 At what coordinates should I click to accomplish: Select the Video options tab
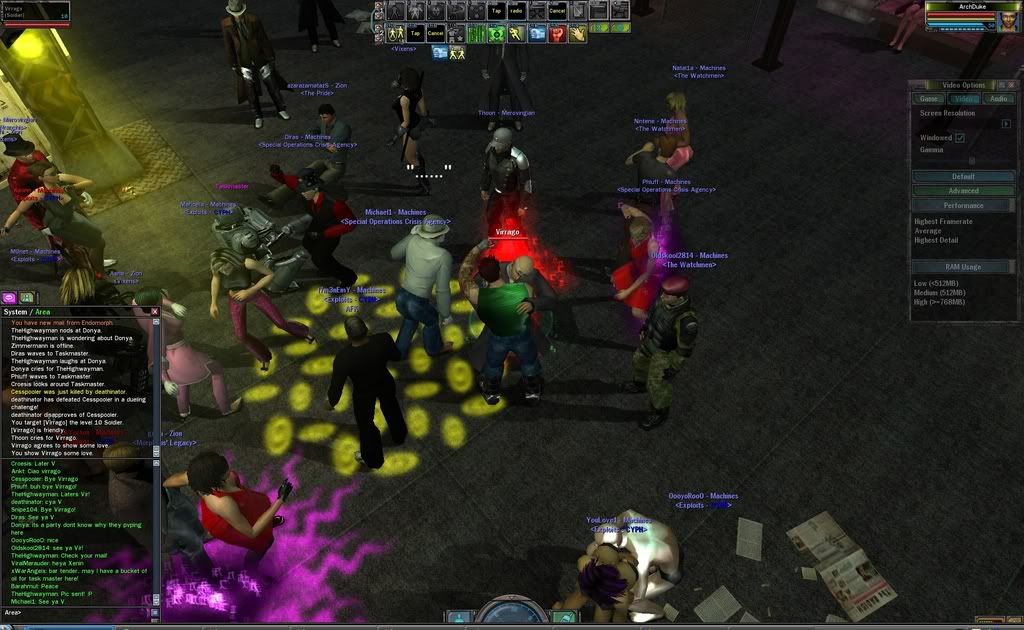pyautogui.click(x=964, y=99)
